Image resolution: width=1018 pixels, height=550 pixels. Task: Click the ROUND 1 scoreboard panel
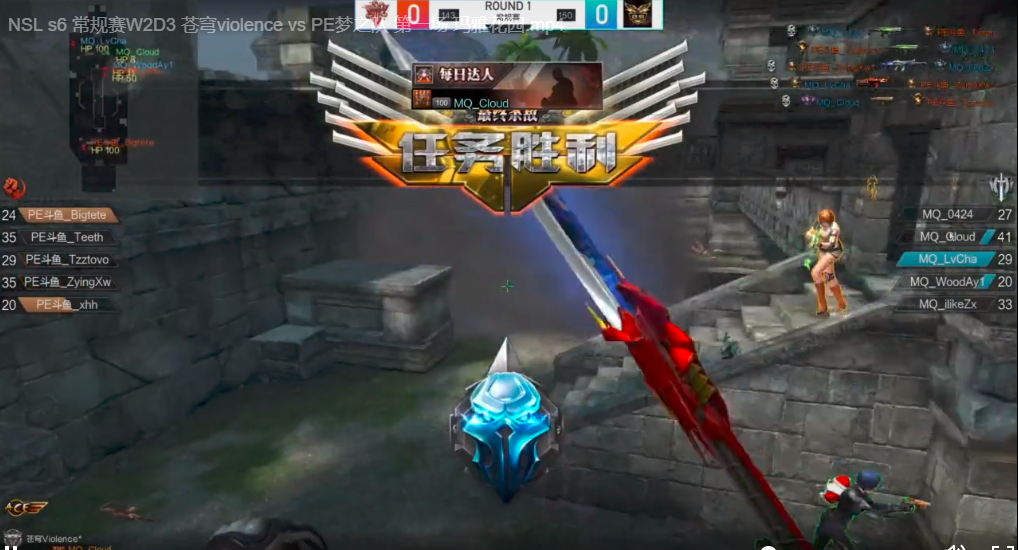coord(509,13)
